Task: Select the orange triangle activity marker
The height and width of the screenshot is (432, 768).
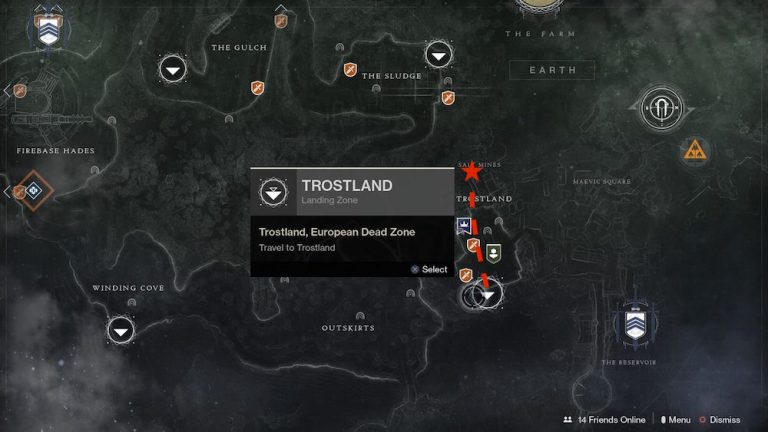Action: 694,151
